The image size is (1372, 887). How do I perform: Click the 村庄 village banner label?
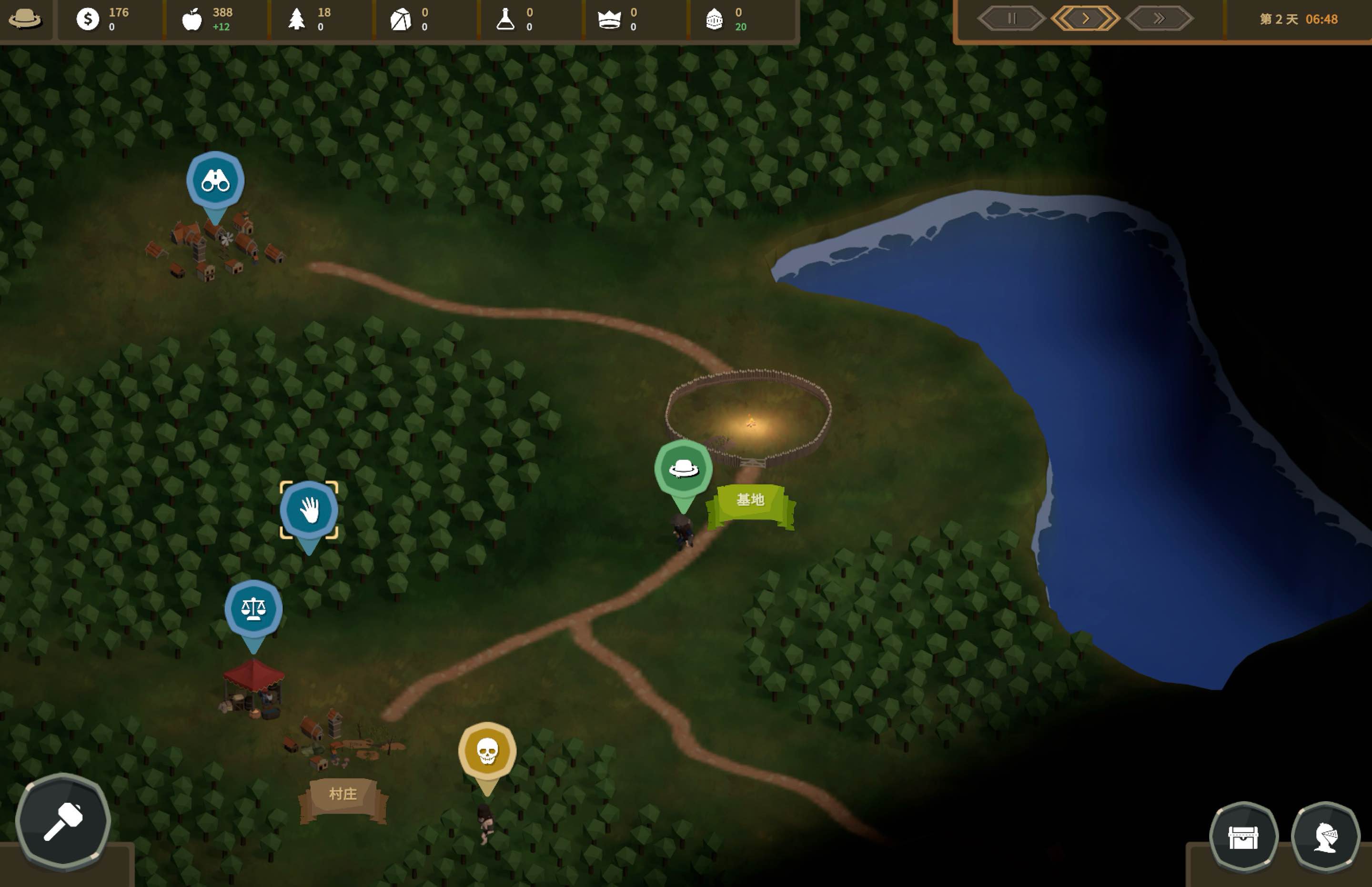point(343,793)
